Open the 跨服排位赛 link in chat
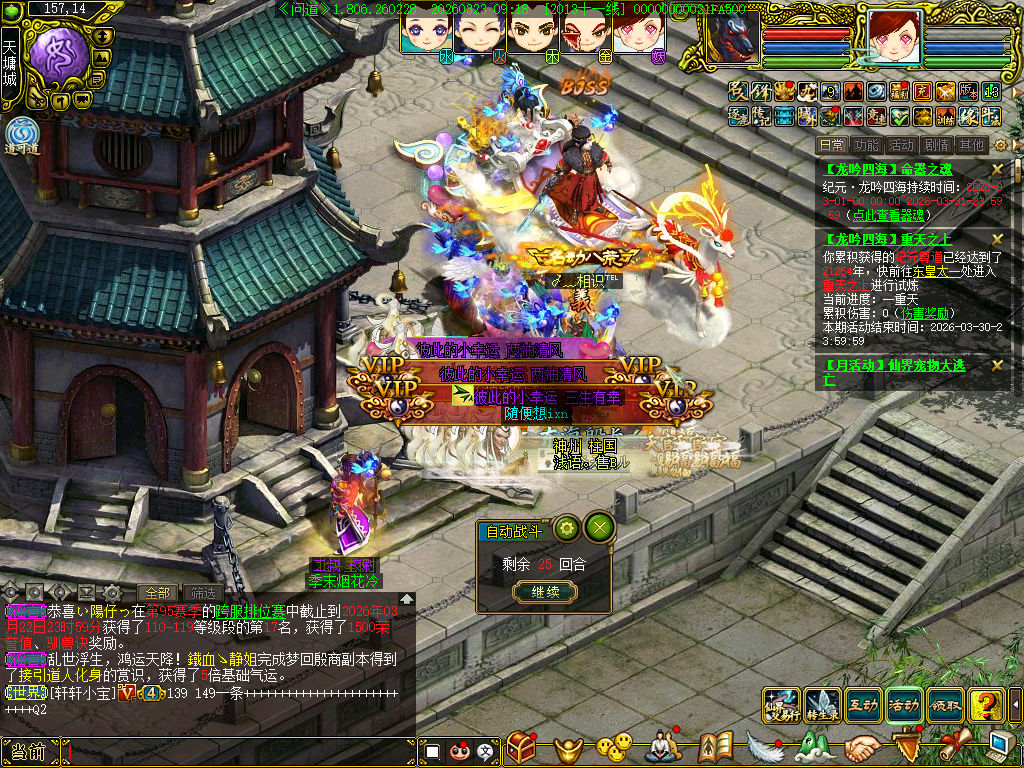Image resolution: width=1024 pixels, height=768 pixels. [x=251, y=611]
